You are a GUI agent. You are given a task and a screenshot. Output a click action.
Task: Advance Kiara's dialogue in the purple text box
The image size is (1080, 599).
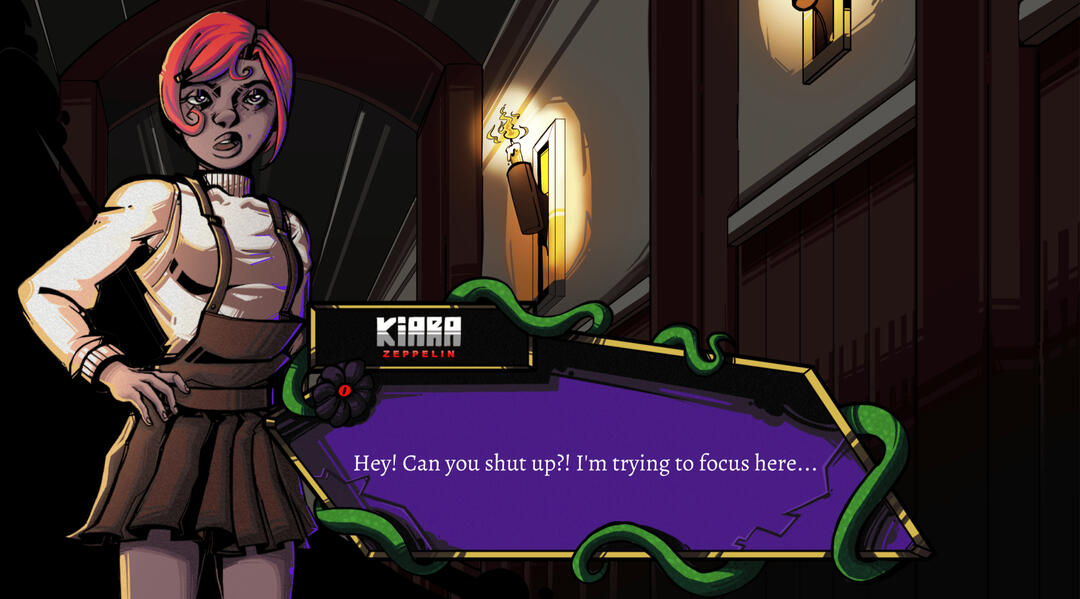(585, 465)
